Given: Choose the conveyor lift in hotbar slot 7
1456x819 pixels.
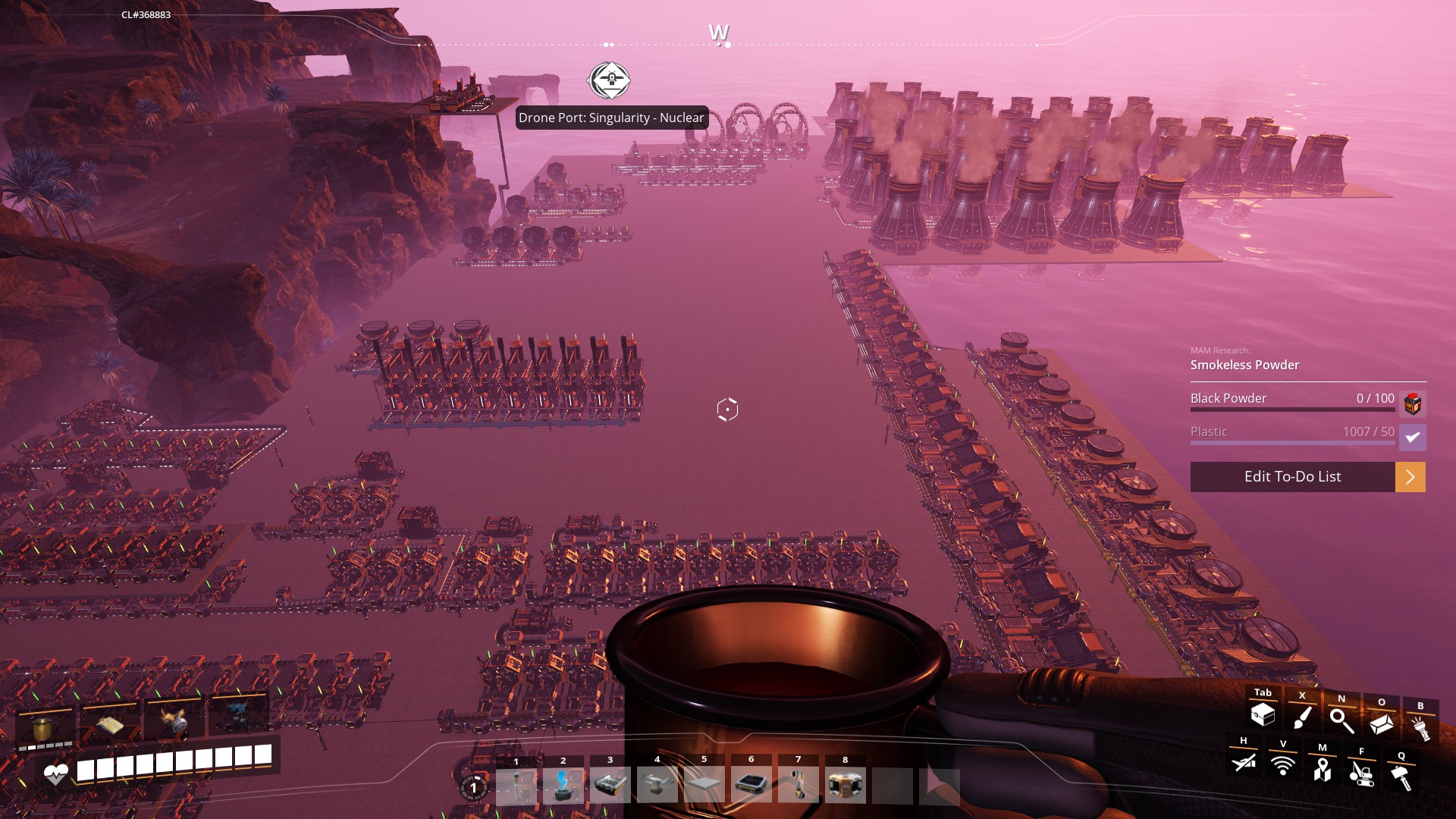Looking at the screenshot, I should point(799,786).
